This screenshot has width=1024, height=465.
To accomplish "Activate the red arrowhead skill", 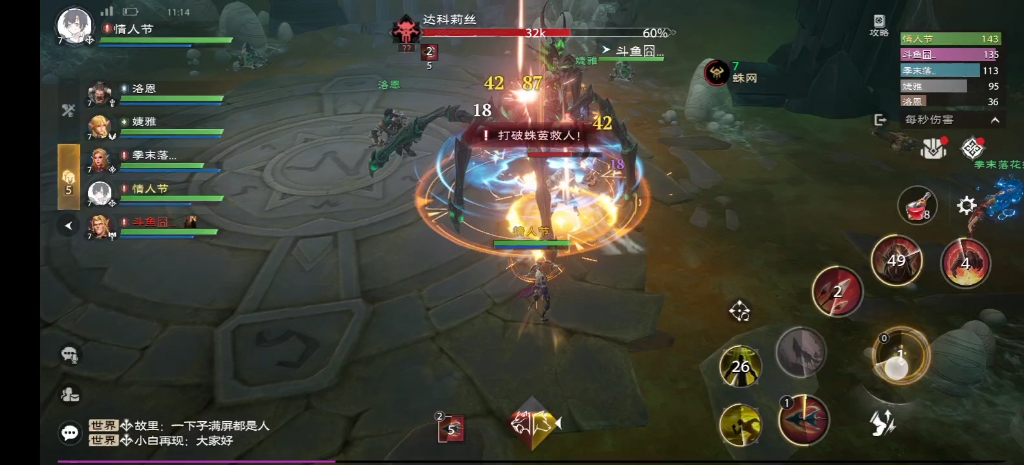I will [x=804, y=419].
